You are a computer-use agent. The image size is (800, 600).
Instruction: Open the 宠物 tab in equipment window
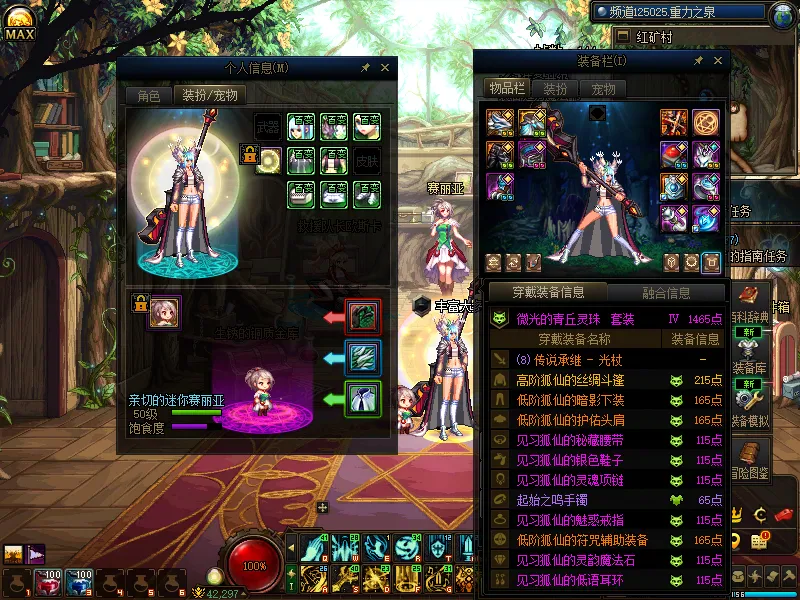pos(604,88)
